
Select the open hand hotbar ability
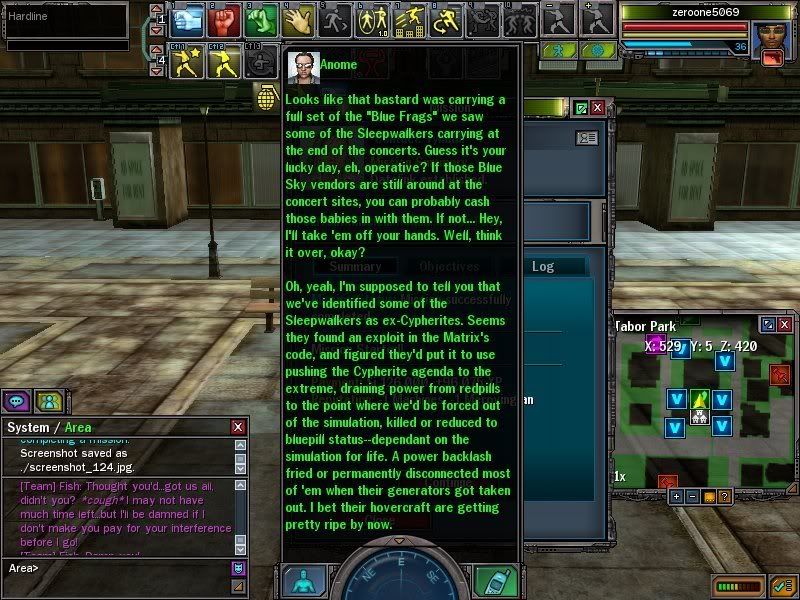(x=297, y=18)
